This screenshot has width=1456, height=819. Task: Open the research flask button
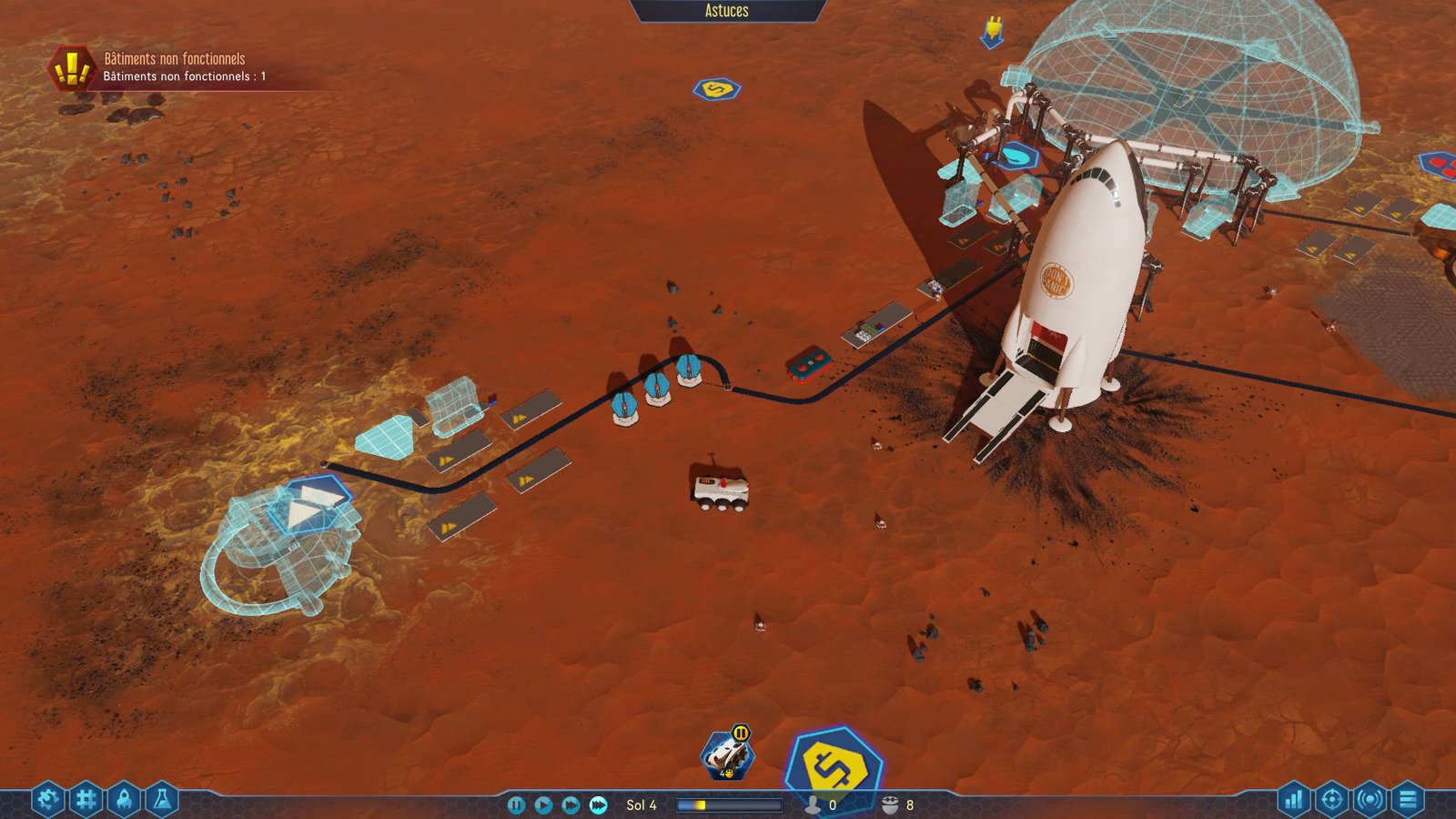pyautogui.click(x=162, y=800)
